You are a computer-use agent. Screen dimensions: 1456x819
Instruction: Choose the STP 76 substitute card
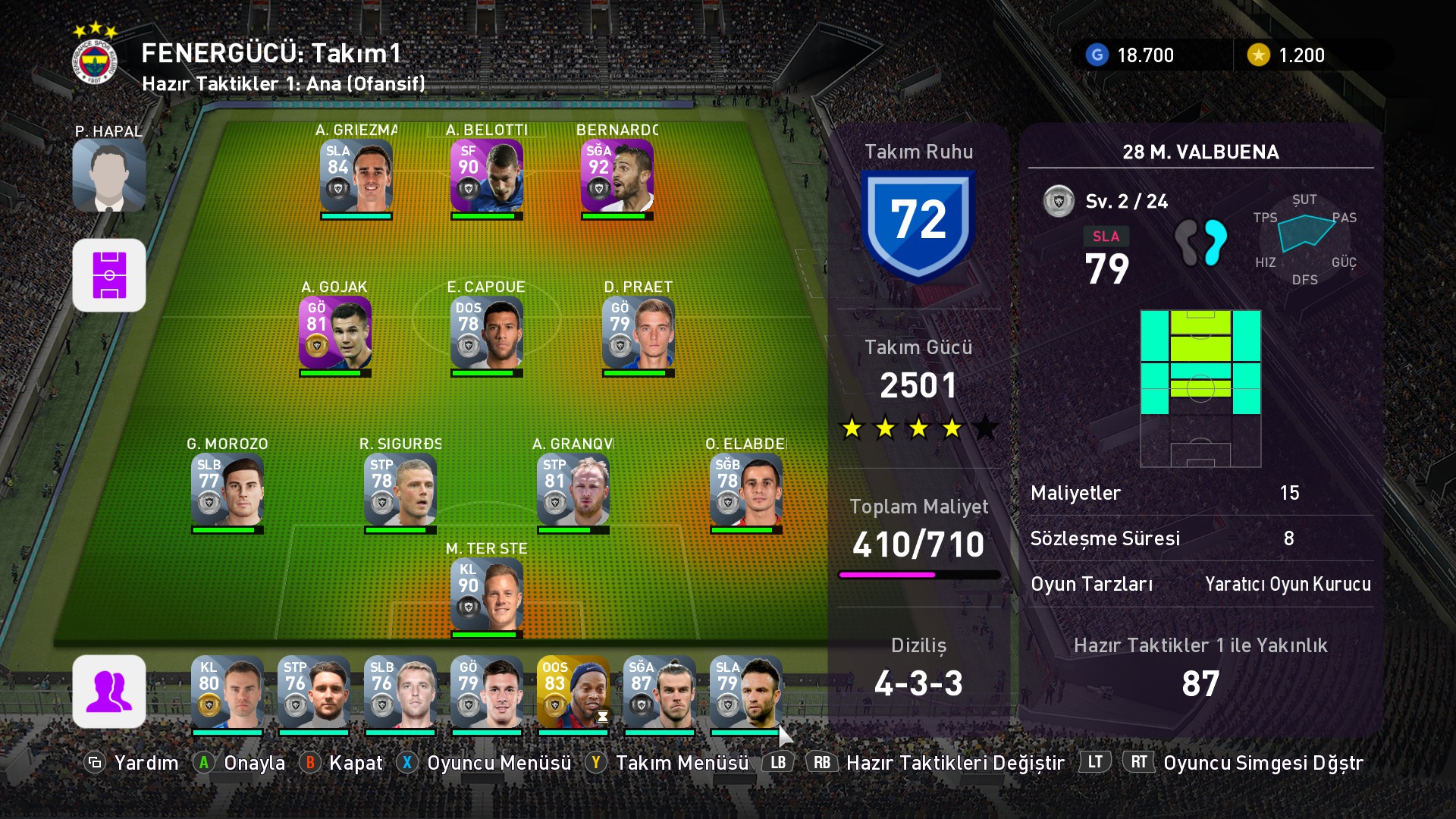pyautogui.click(x=313, y=692)
